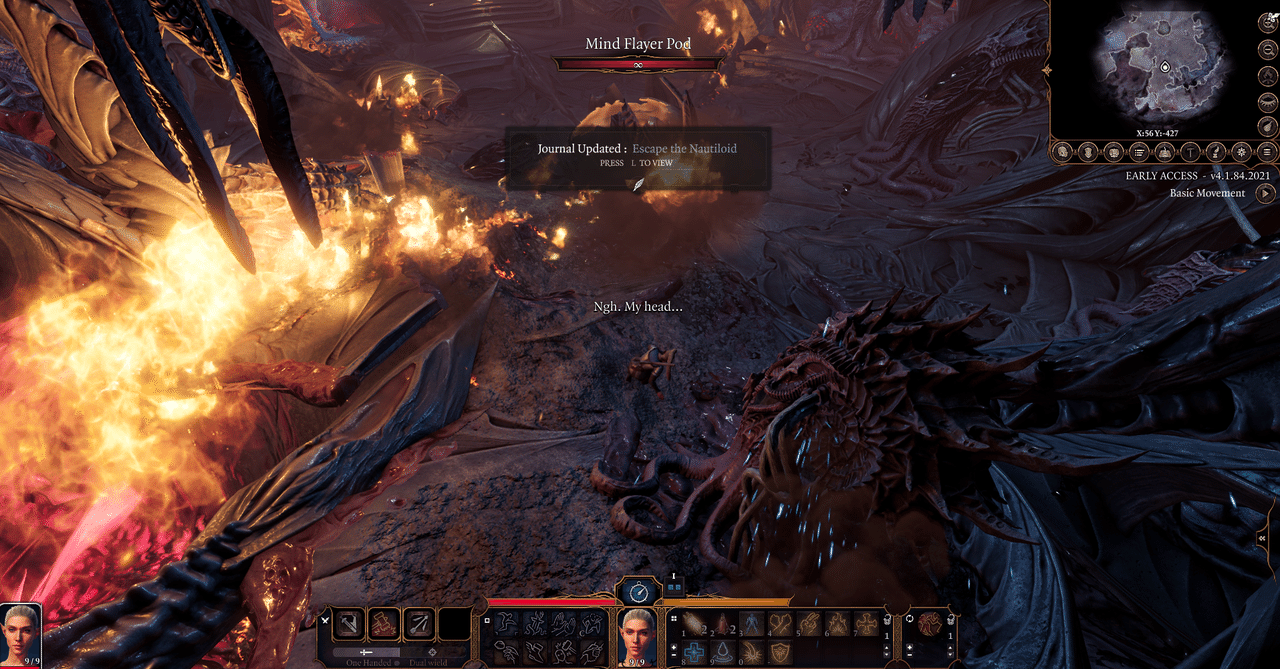1280x669 pixels.
Task: Toggle the closed-eye hide button
Action: (x=1267, y=101)
